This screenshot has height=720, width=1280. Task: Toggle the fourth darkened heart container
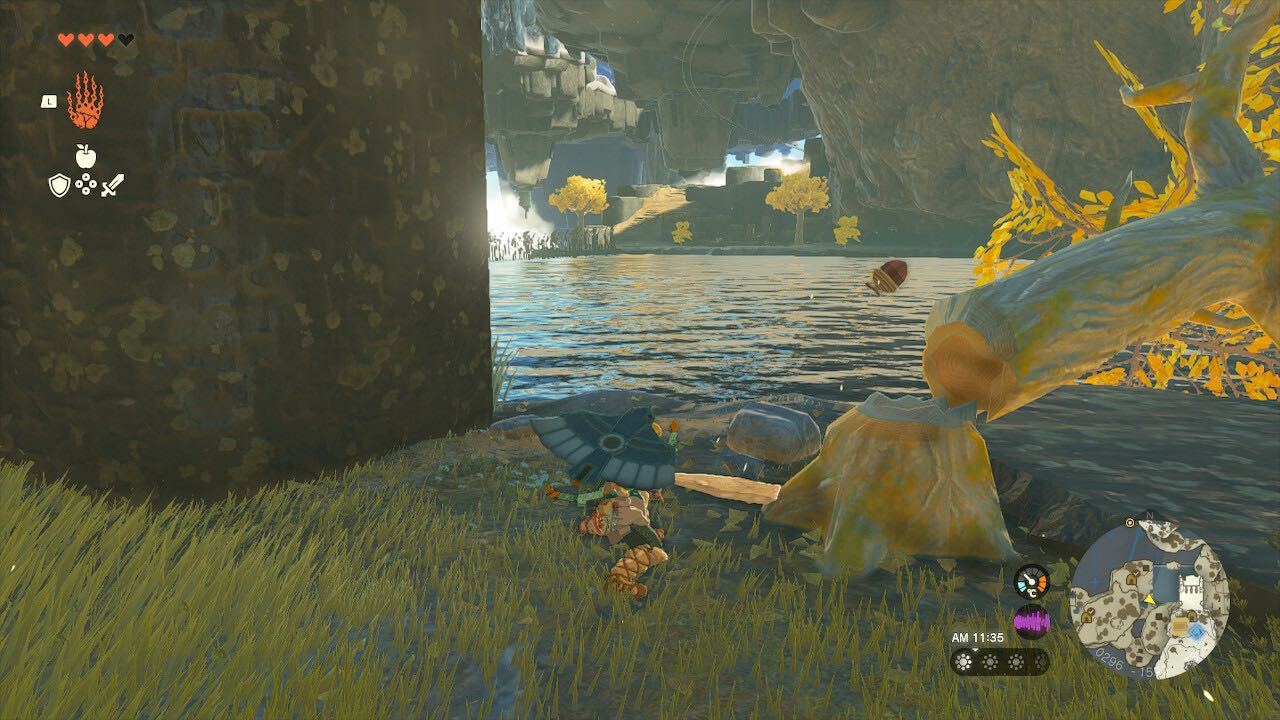point(124,39)
